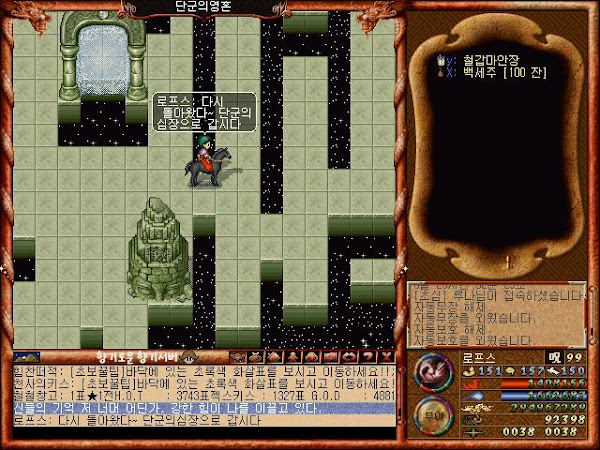This screenshot has width=600, height=450.
Task: Click the landscape thumbnail left of the chat bar
Action: [x=26, y=354]
